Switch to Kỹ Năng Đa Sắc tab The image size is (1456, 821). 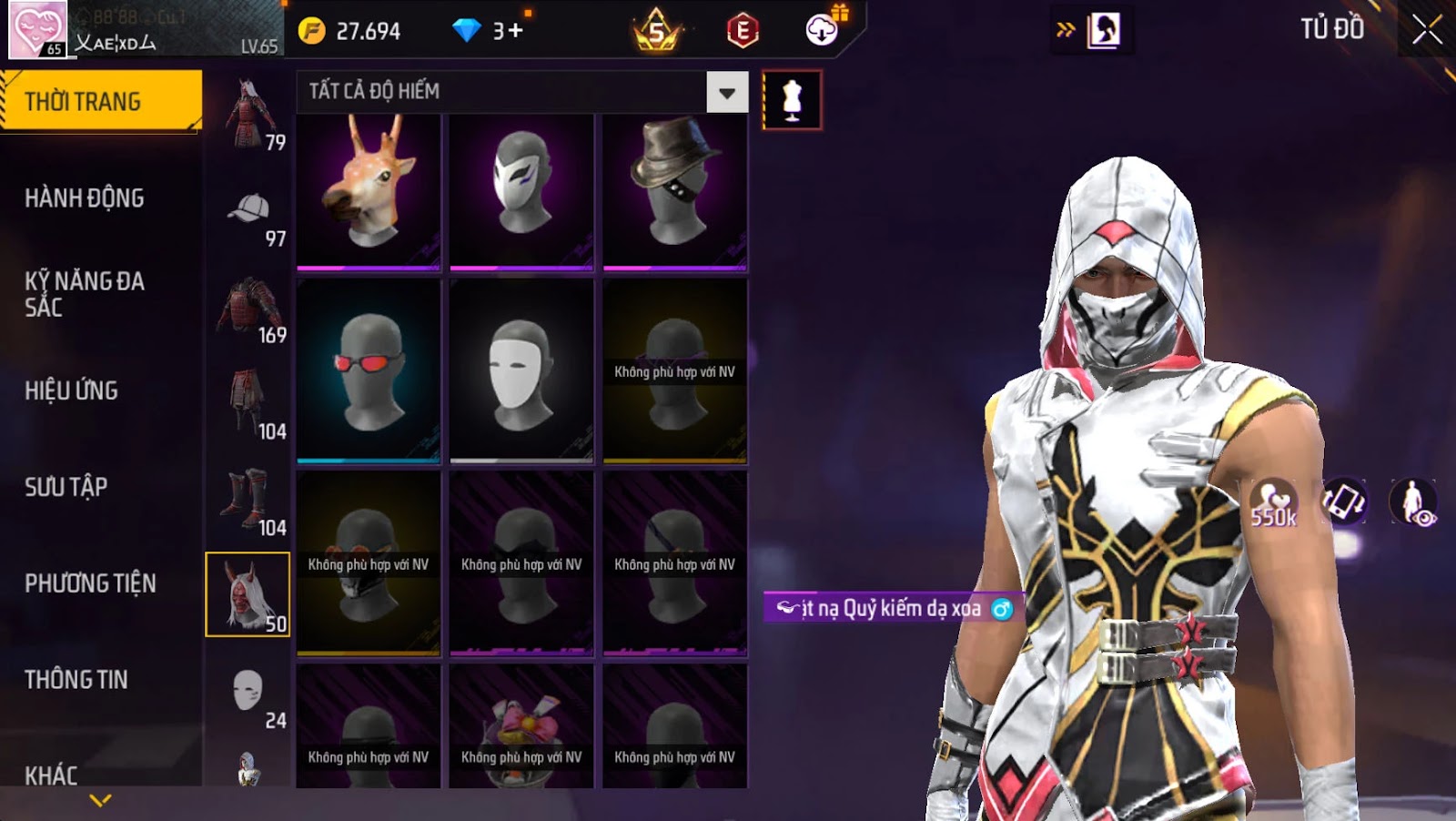pyautogui.click(x=85, y=294)
